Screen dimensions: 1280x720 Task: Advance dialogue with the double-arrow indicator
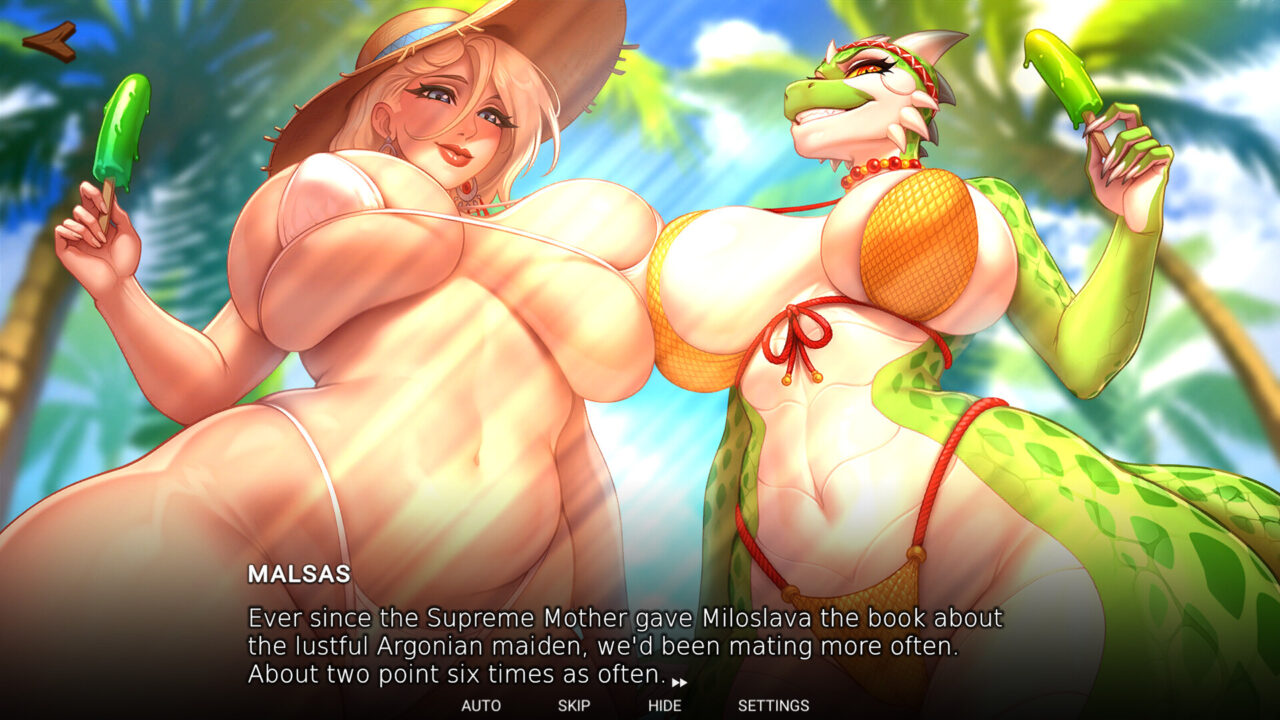tap(679, 682)
